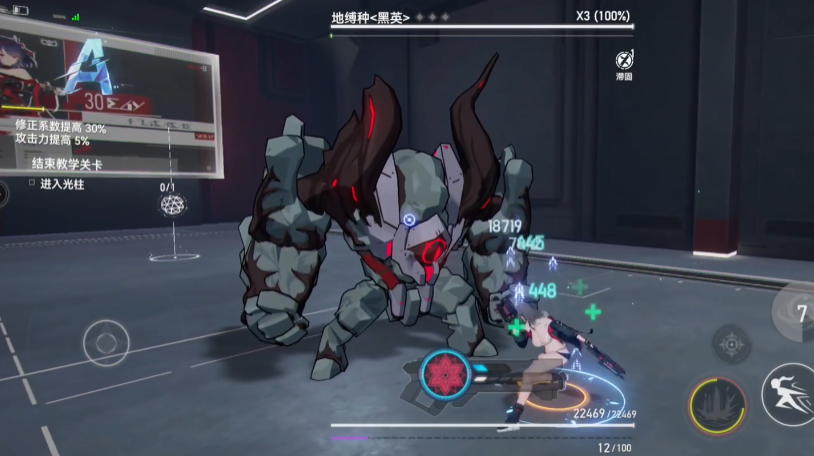Tap the crosshair lock-on target button
Viewport: 814px width, 456px height.
(x=731, y=344)
